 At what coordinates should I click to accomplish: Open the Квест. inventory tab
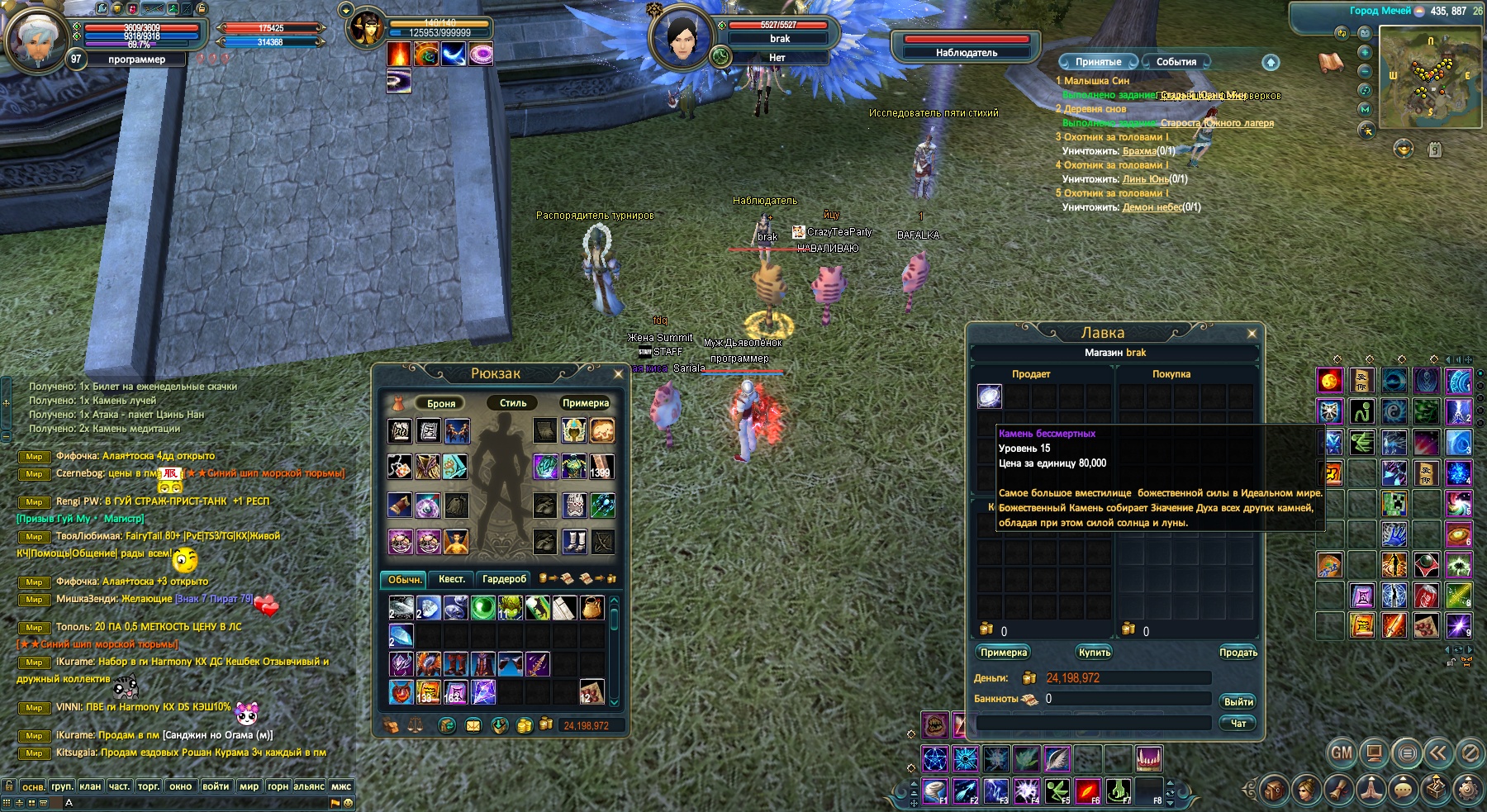pyautogui.click(x=452, y=579)
